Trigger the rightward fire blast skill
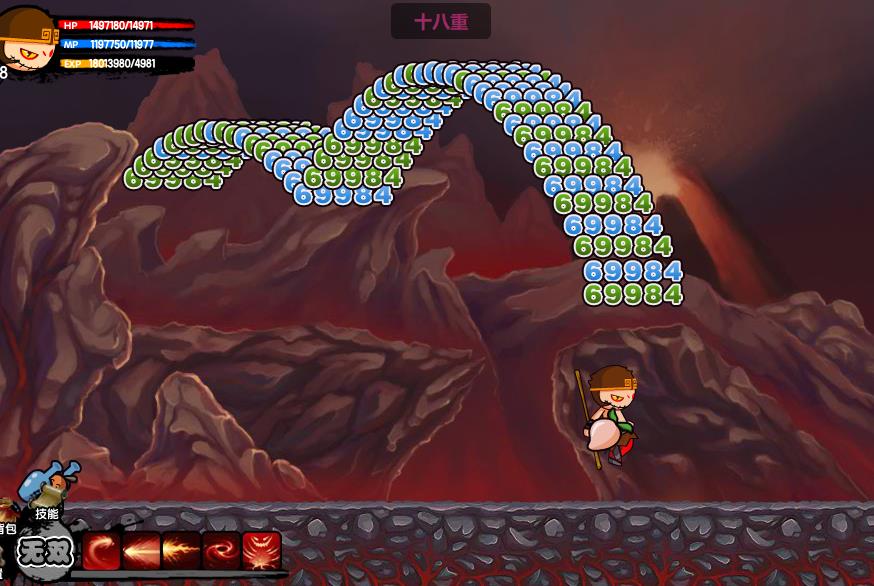This screenshot has width=874, height=586. coord(181,551)
